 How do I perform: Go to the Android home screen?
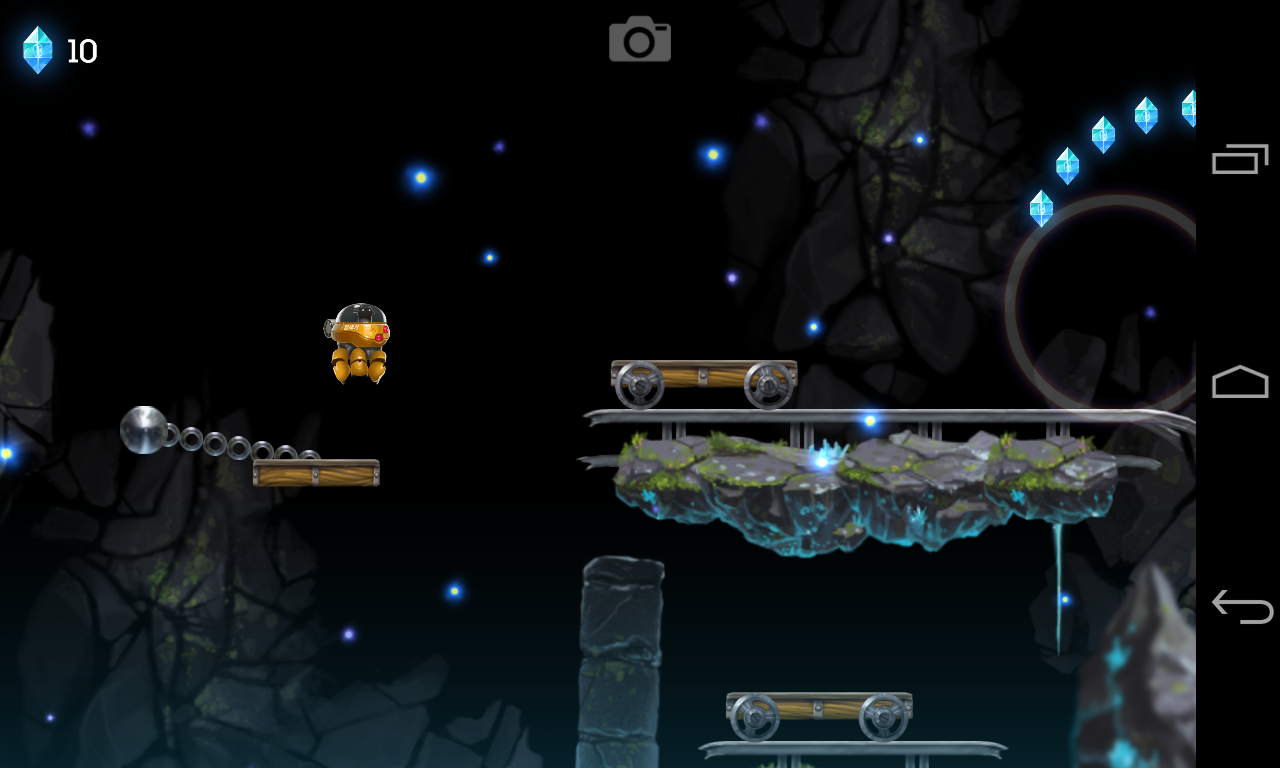pyautogui.click(x=1240, y=382)
